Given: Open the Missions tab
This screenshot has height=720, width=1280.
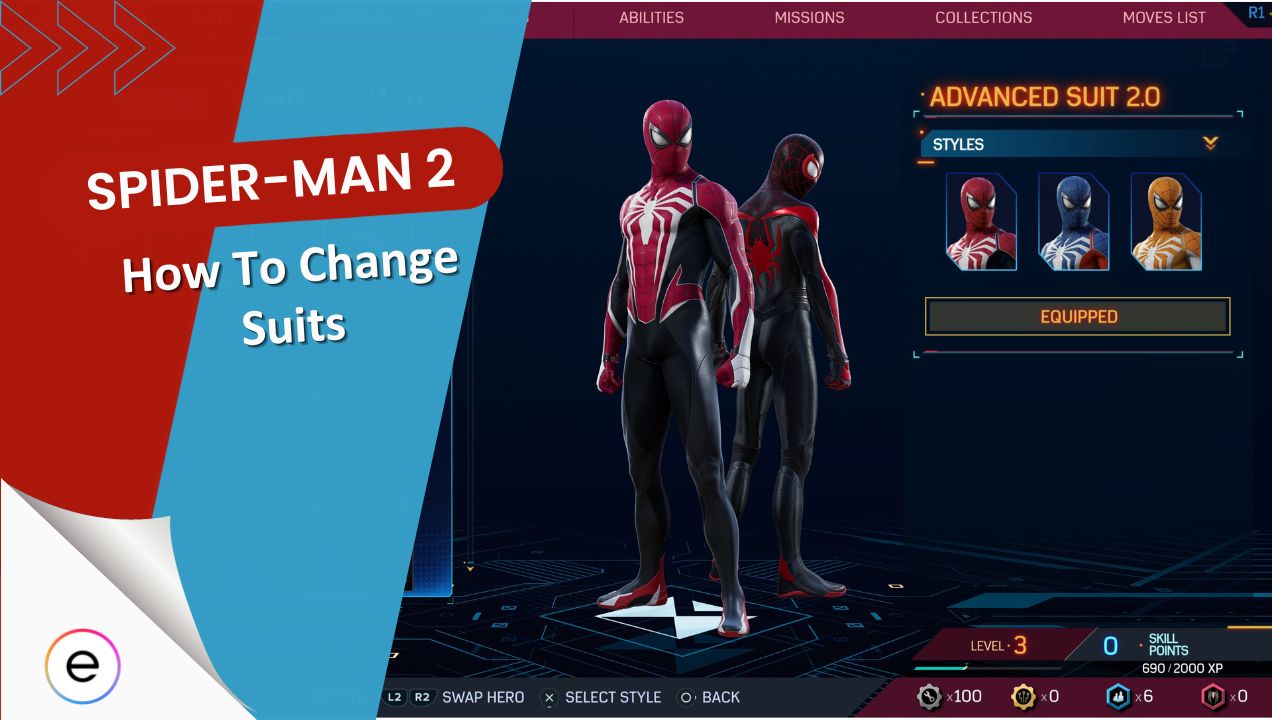Looking at the screenshot, I should point(809,17).
